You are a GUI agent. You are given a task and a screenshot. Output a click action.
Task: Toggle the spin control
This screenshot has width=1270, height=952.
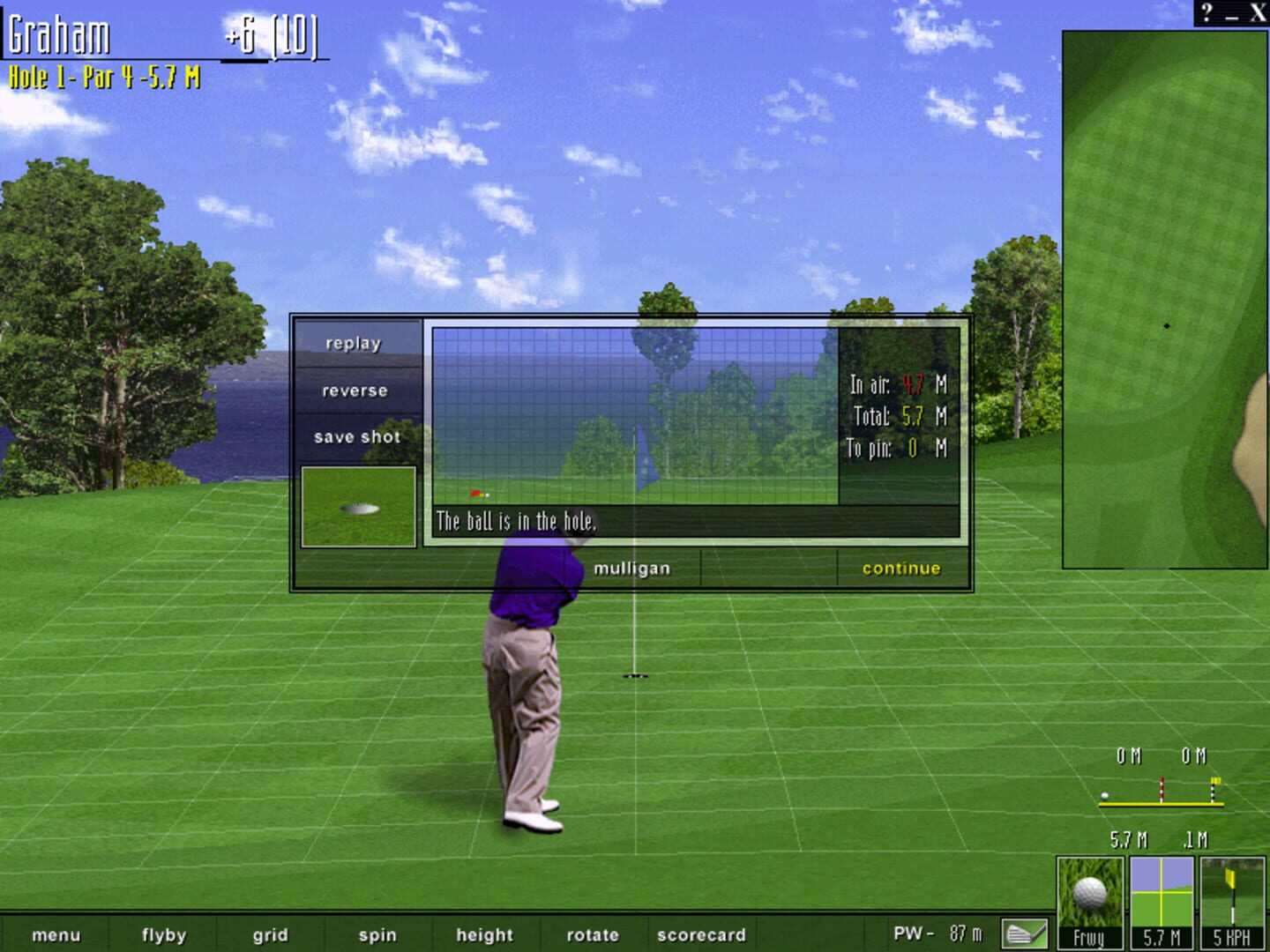coord(376,935)
